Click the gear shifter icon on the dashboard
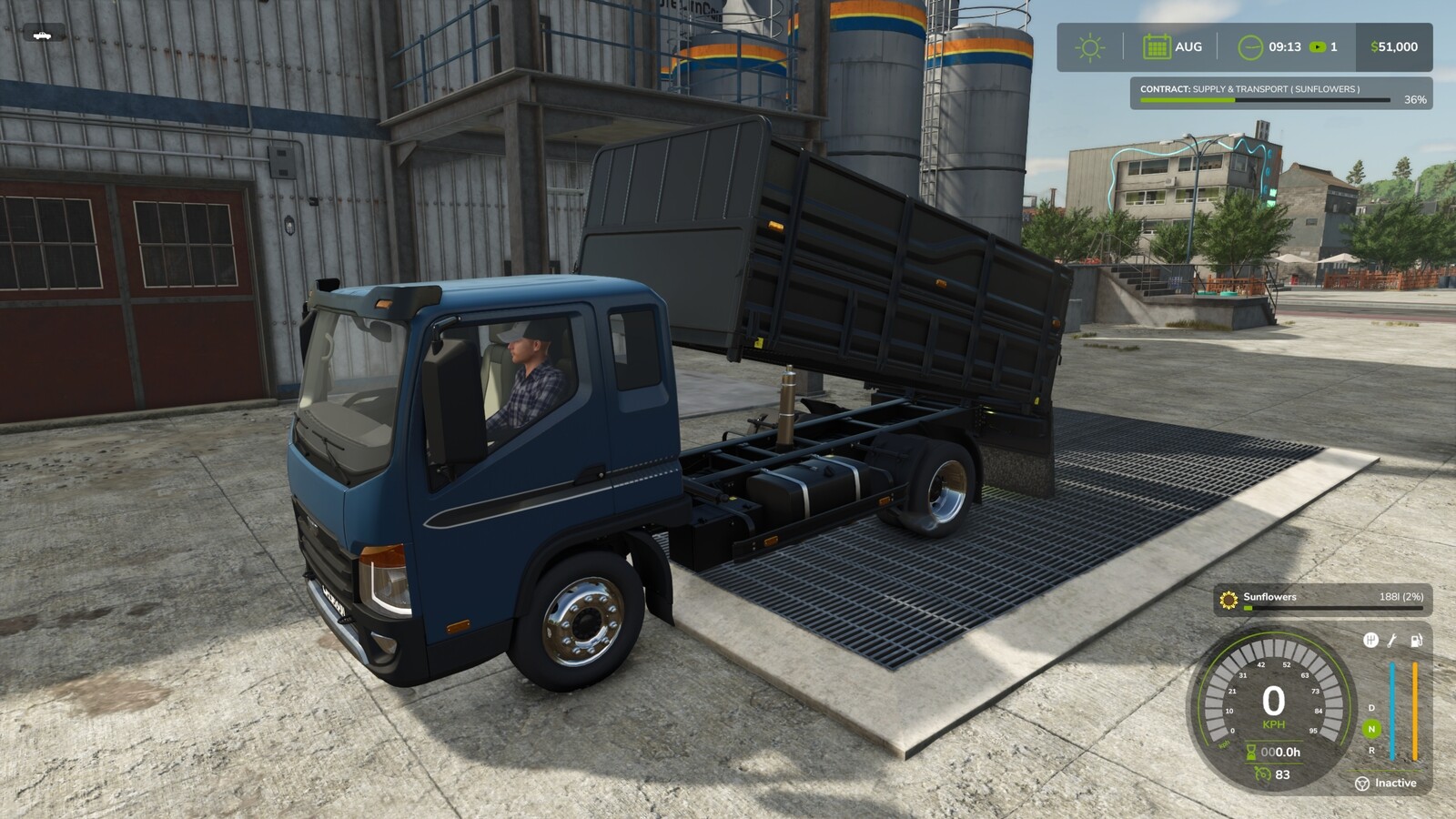 click(x=1371, y=641)
